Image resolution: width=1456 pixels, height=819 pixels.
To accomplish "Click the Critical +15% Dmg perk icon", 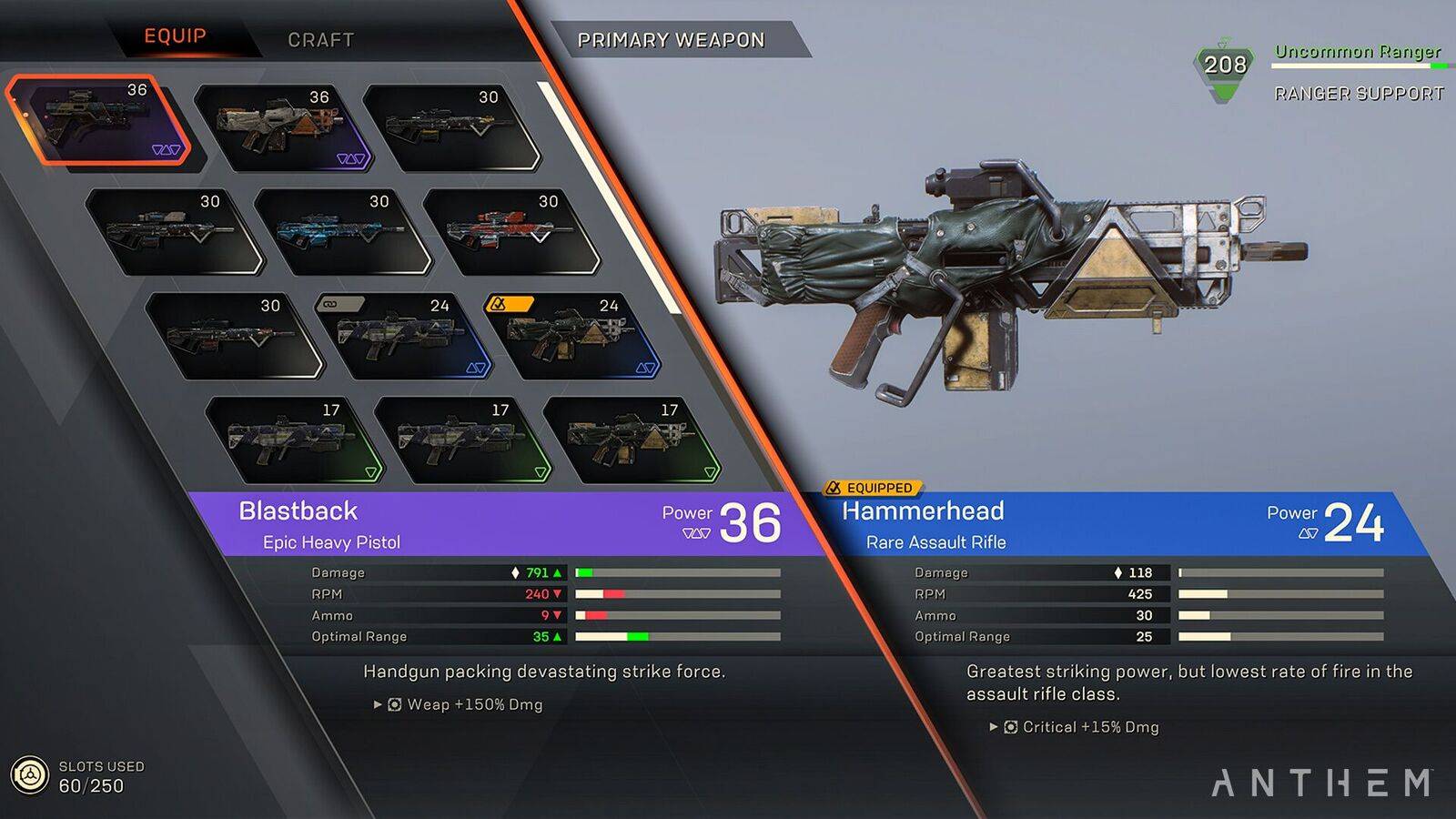I will 1010,727.
